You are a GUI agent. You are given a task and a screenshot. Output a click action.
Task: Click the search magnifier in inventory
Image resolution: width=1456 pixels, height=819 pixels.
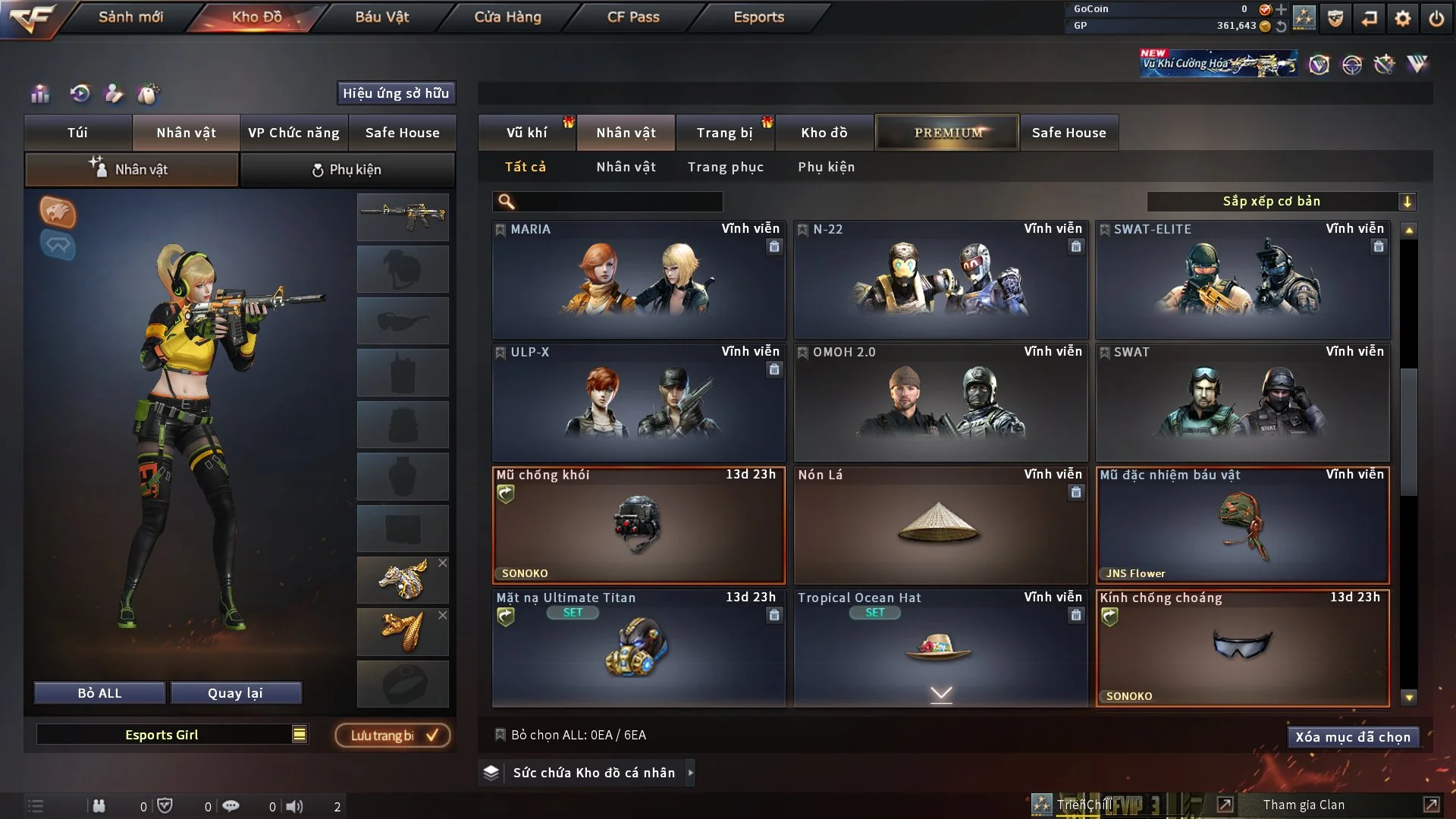(x=505, y=202)
